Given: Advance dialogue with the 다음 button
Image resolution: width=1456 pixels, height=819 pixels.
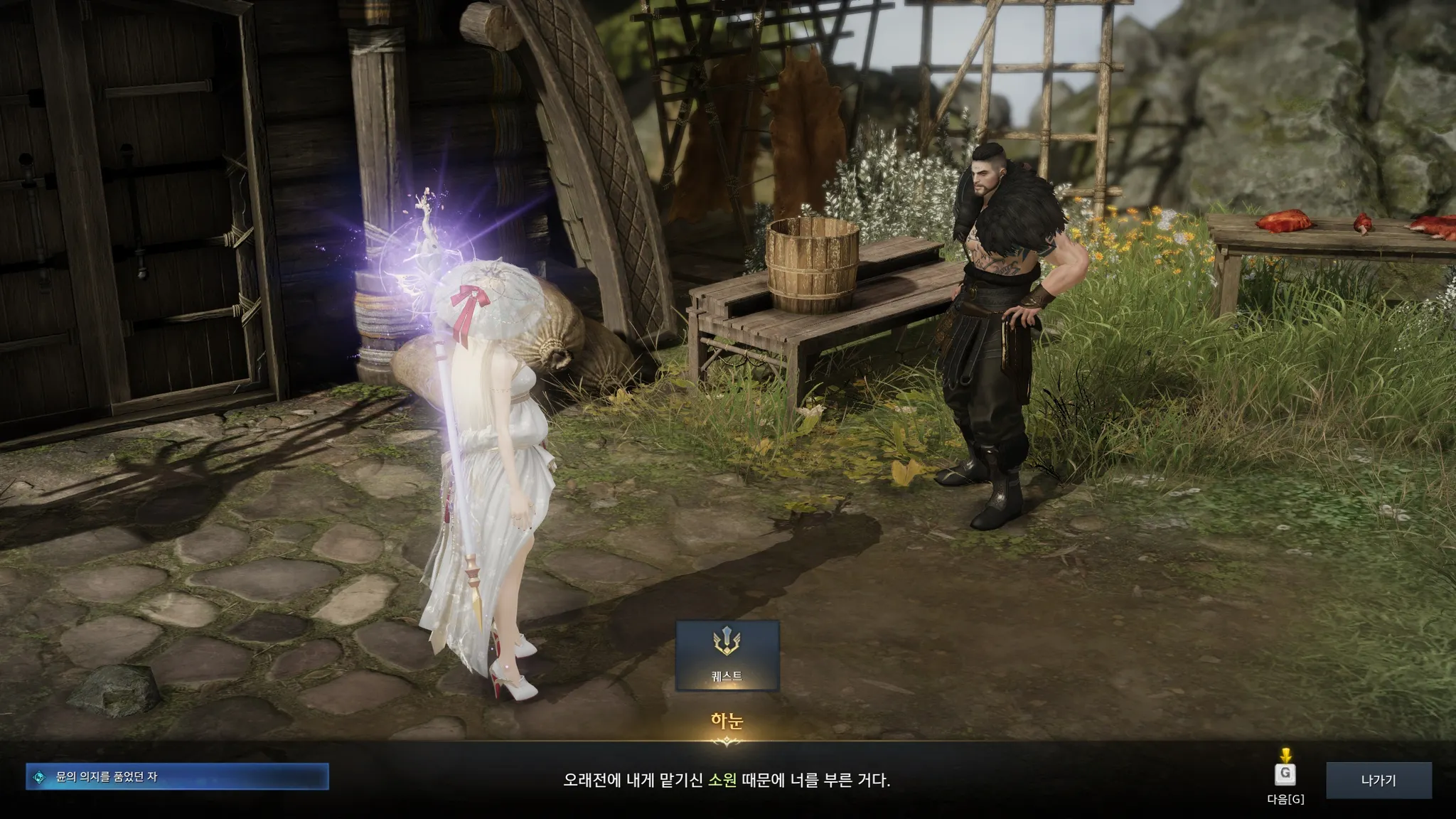Looking at the screenshot, I should [1285, 776].
